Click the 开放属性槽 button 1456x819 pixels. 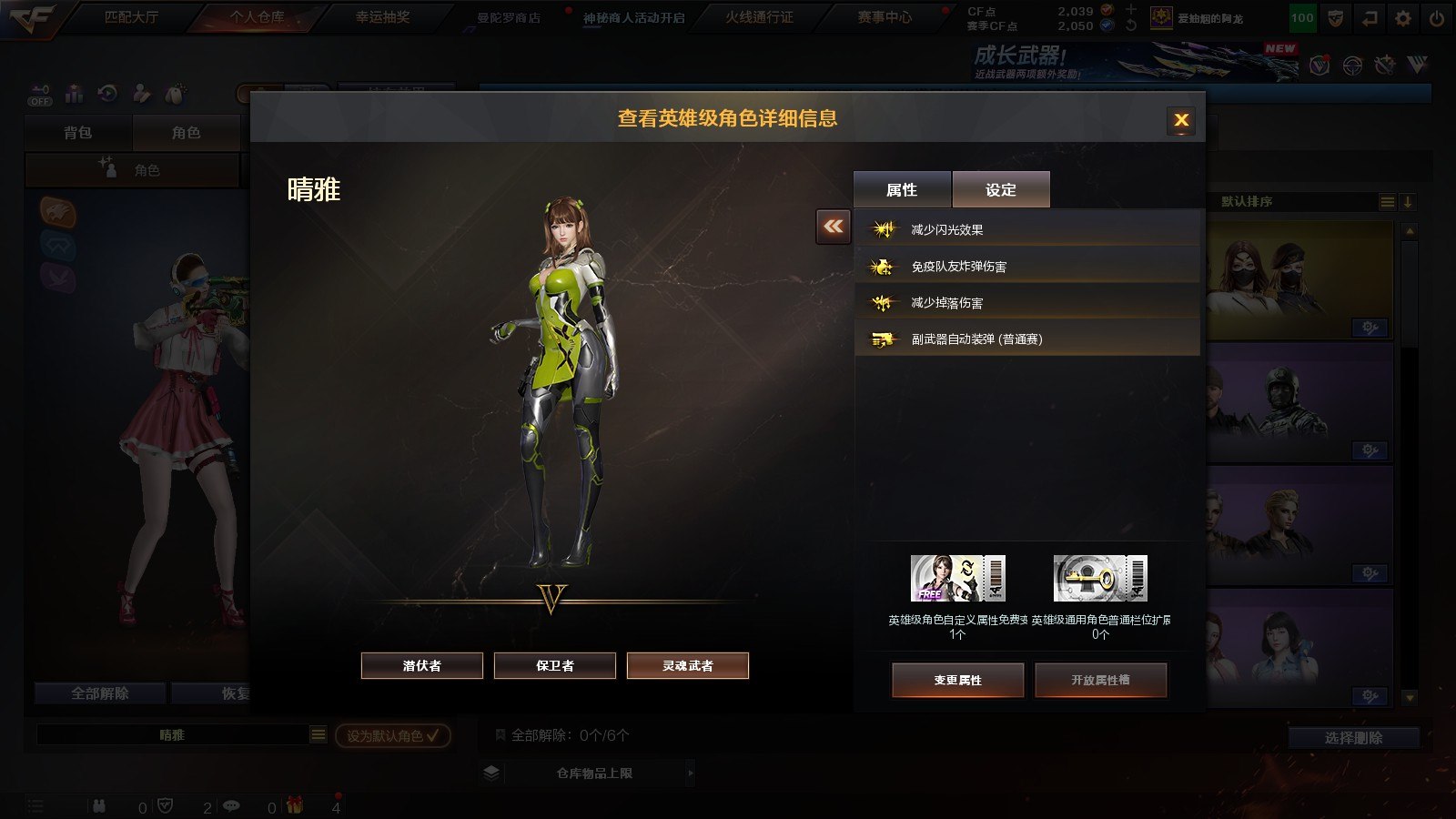pyautogui.click(x=1100, y=680)
